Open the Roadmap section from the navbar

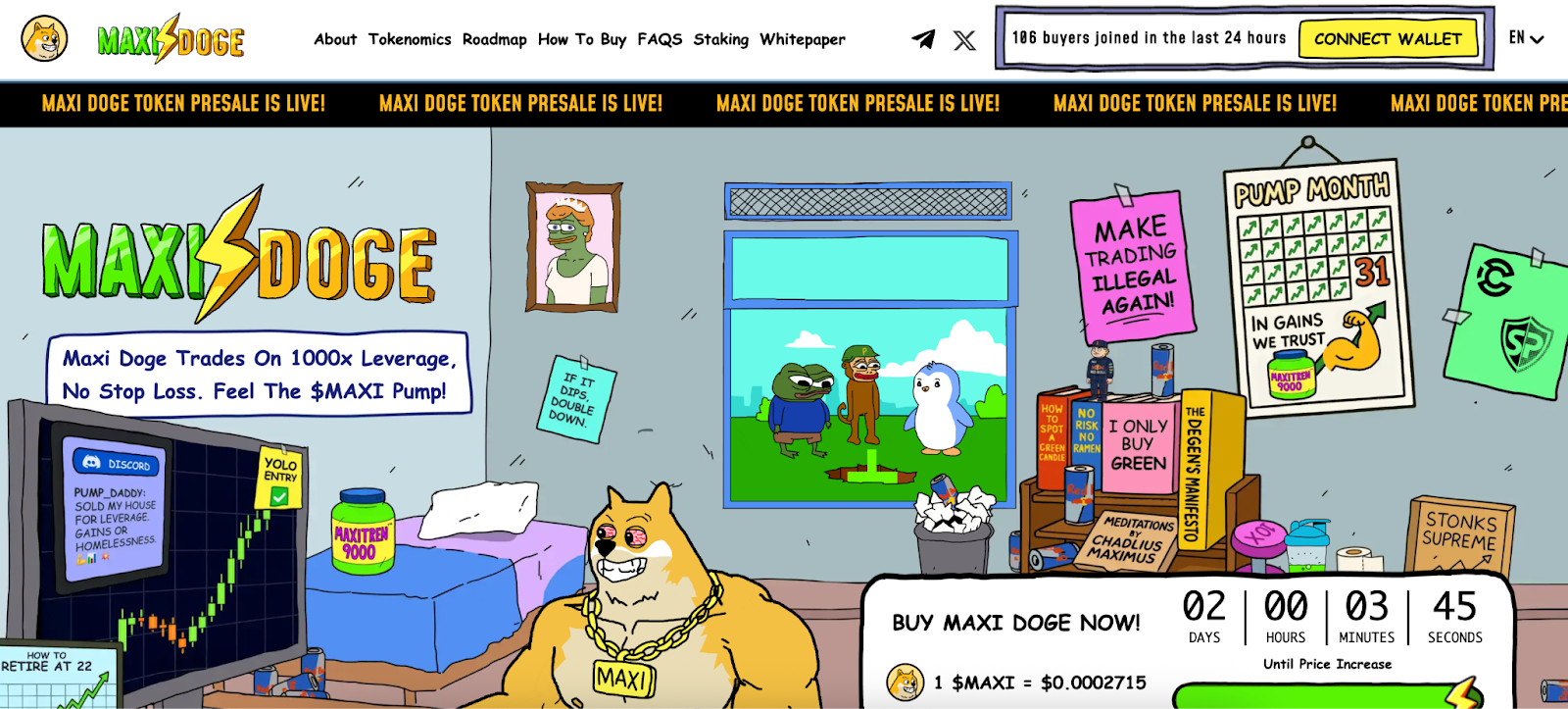tap(496, 39)
